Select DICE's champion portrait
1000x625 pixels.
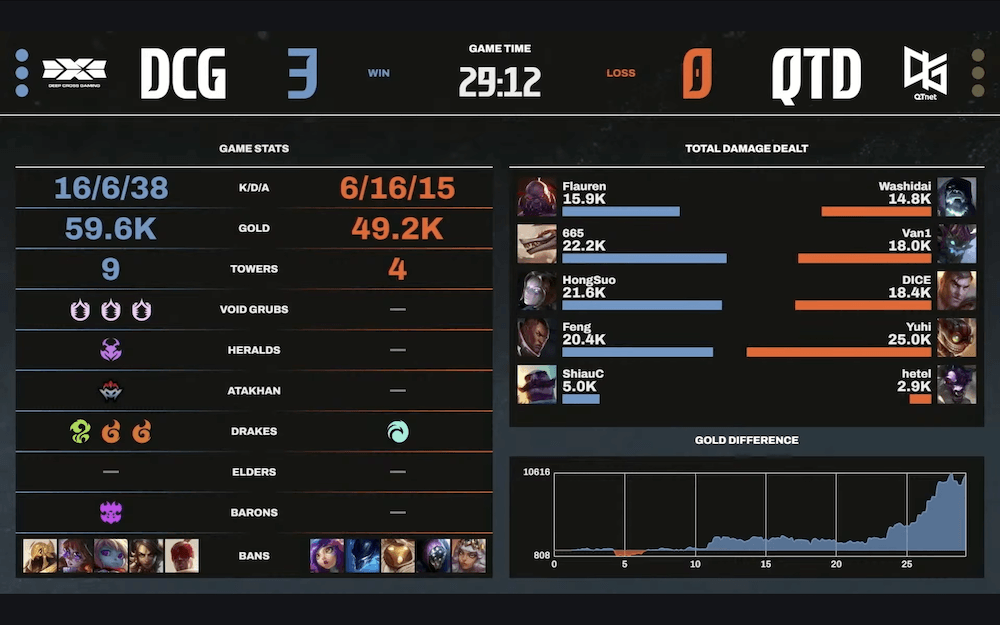tap(957, 290)
